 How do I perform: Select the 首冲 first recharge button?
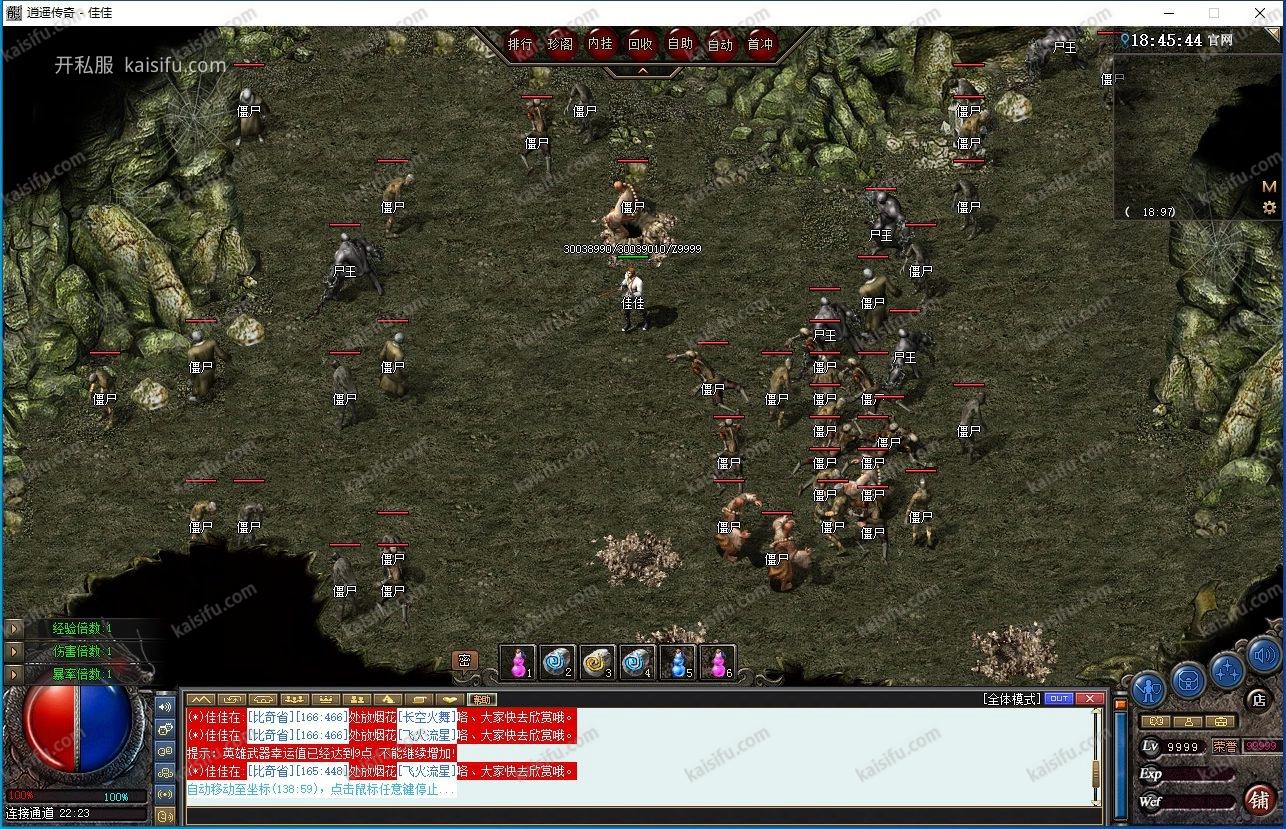(760, 44)
